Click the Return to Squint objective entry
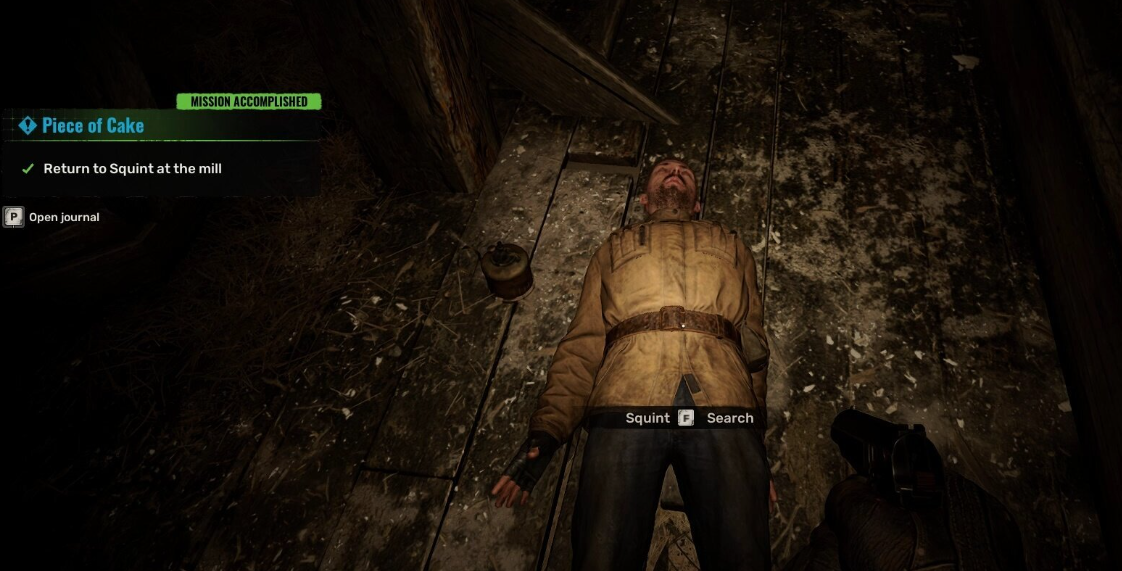1122x571 pixels. [132, 169]
